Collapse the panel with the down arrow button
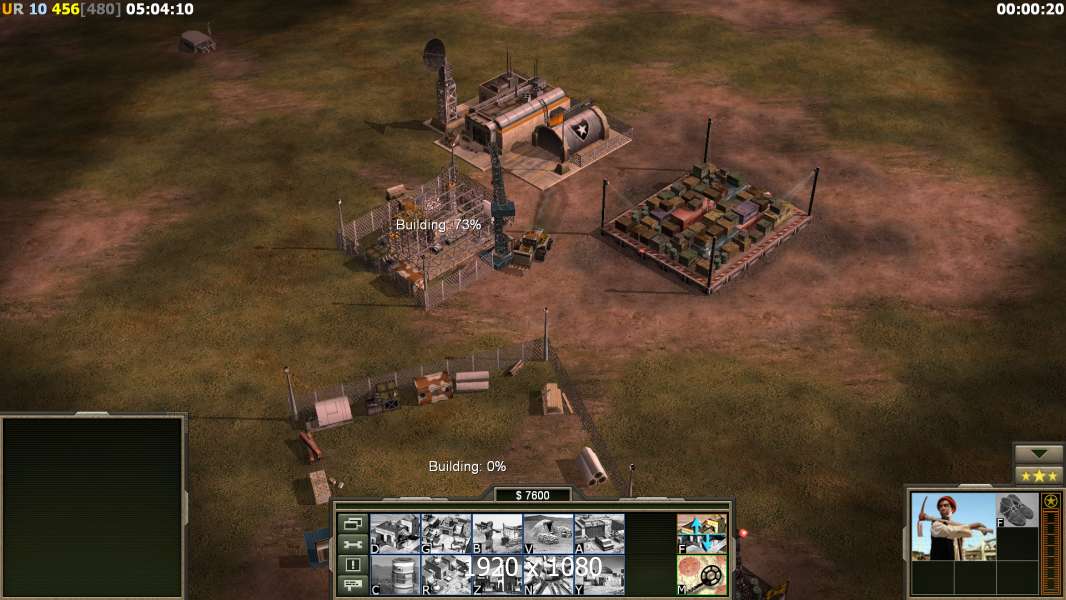This screenshot has width=1066, height=600. [1039, 453]
